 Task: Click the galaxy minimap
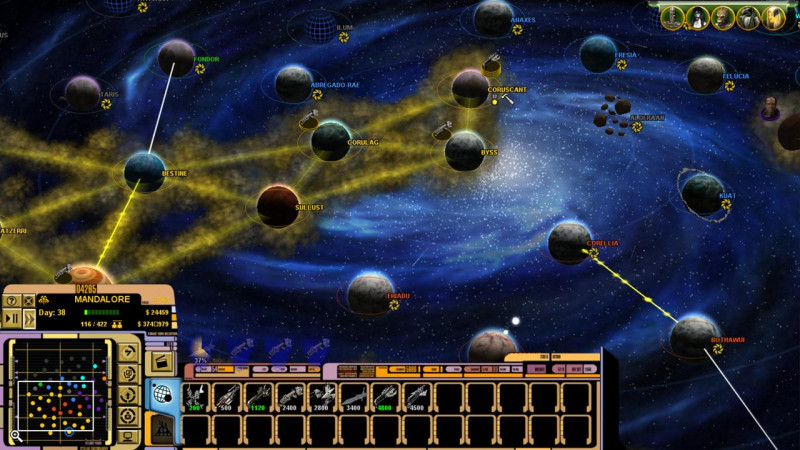(x=60, y=388)
